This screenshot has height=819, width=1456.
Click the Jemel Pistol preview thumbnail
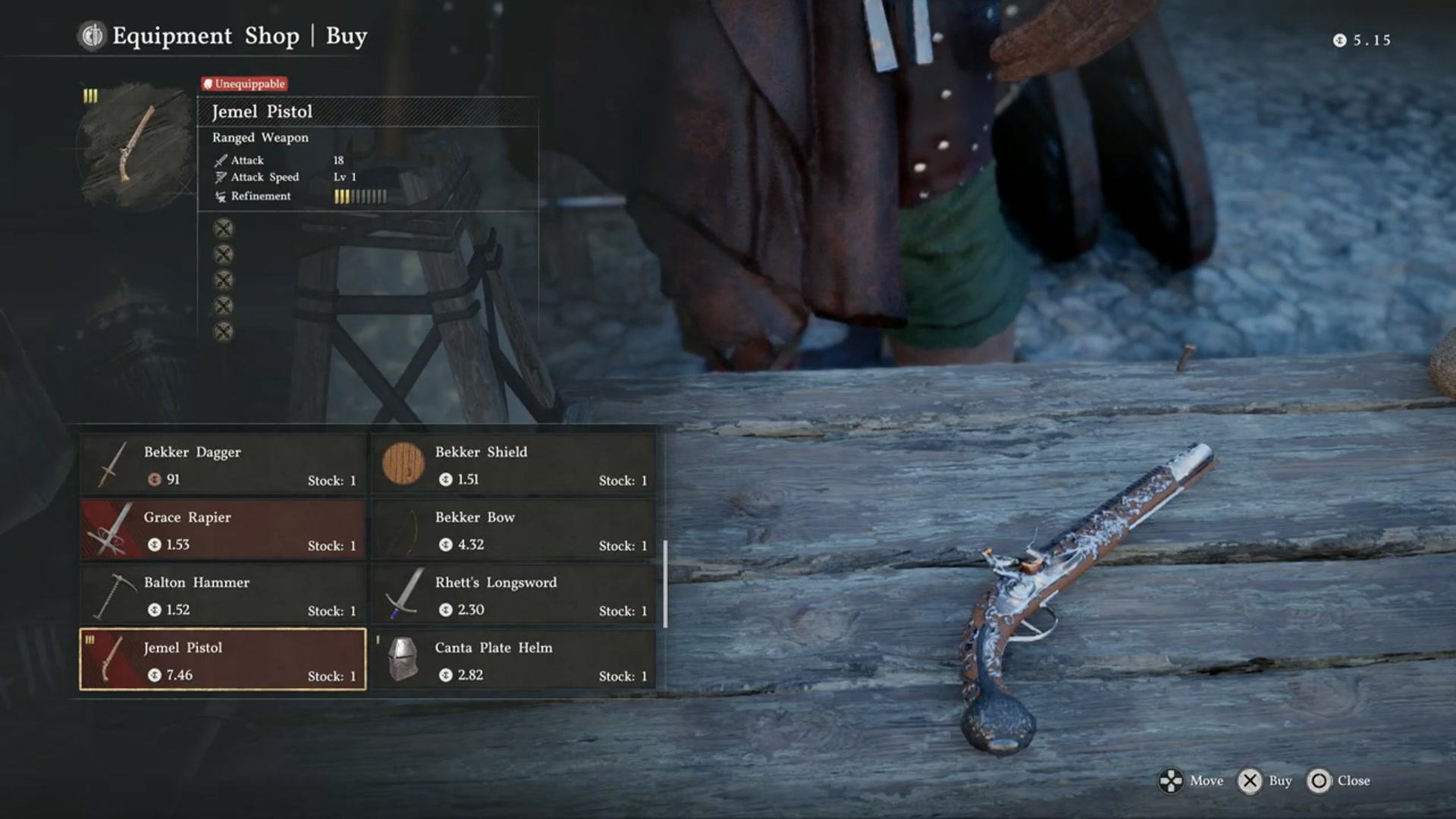(136, 144)
